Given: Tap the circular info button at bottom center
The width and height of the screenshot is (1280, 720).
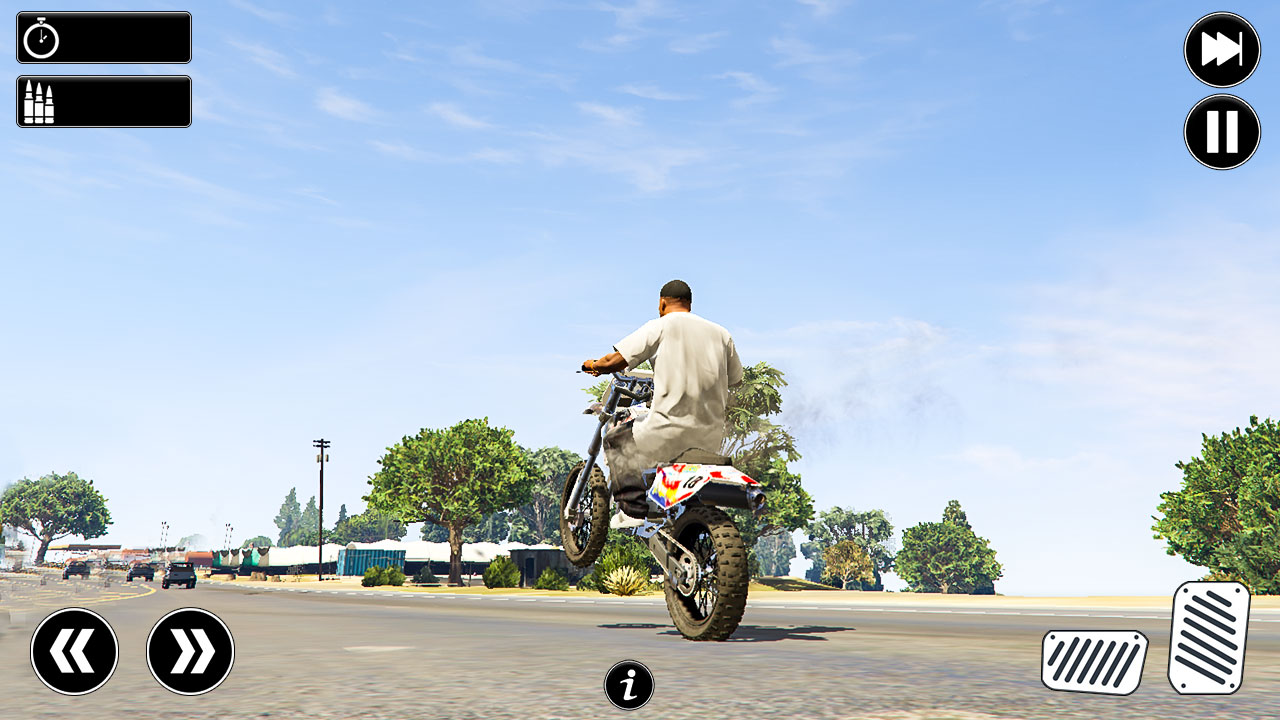Looking at the screenshot, I should tap(628, 685).
